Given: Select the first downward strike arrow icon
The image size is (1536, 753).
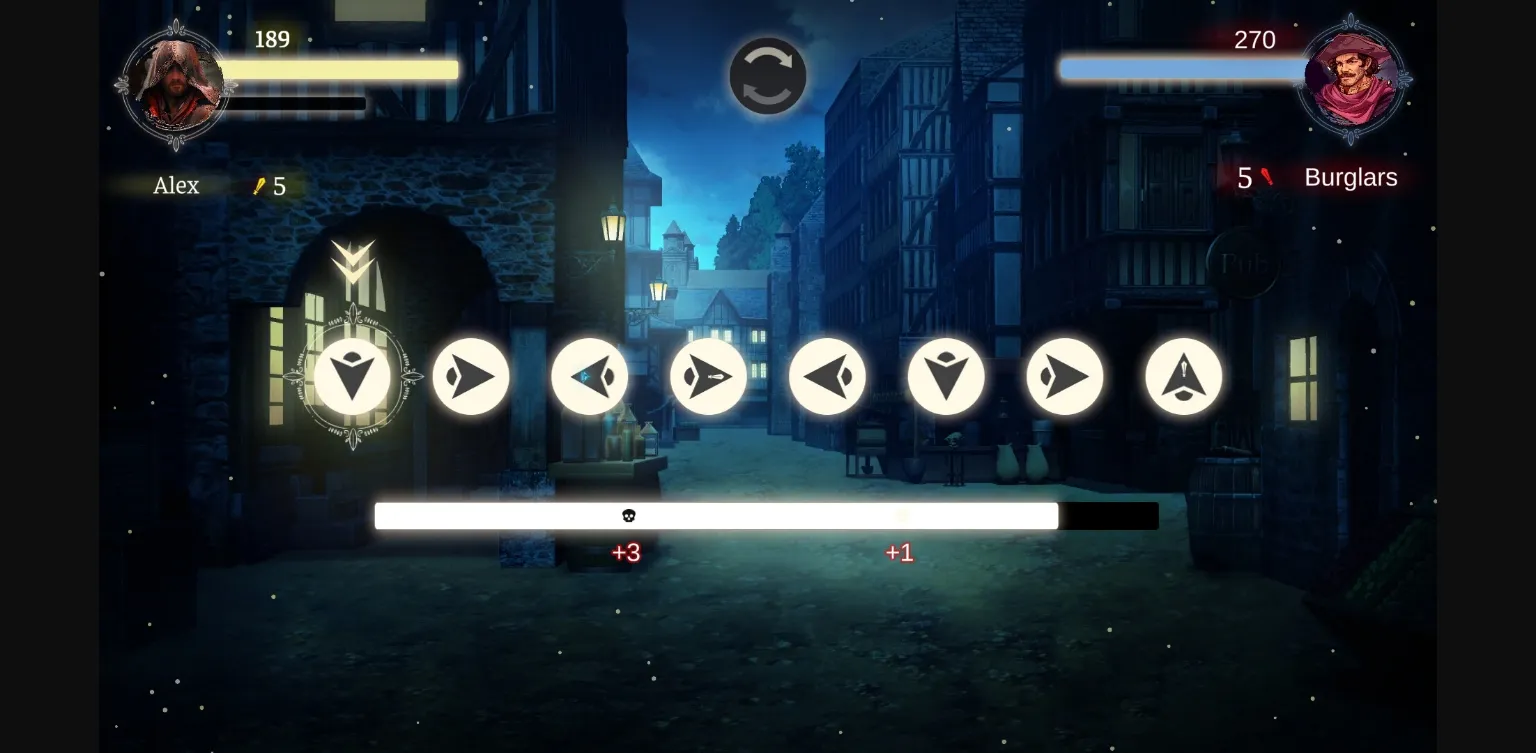Looking at the screenshot, I should 352,377.
